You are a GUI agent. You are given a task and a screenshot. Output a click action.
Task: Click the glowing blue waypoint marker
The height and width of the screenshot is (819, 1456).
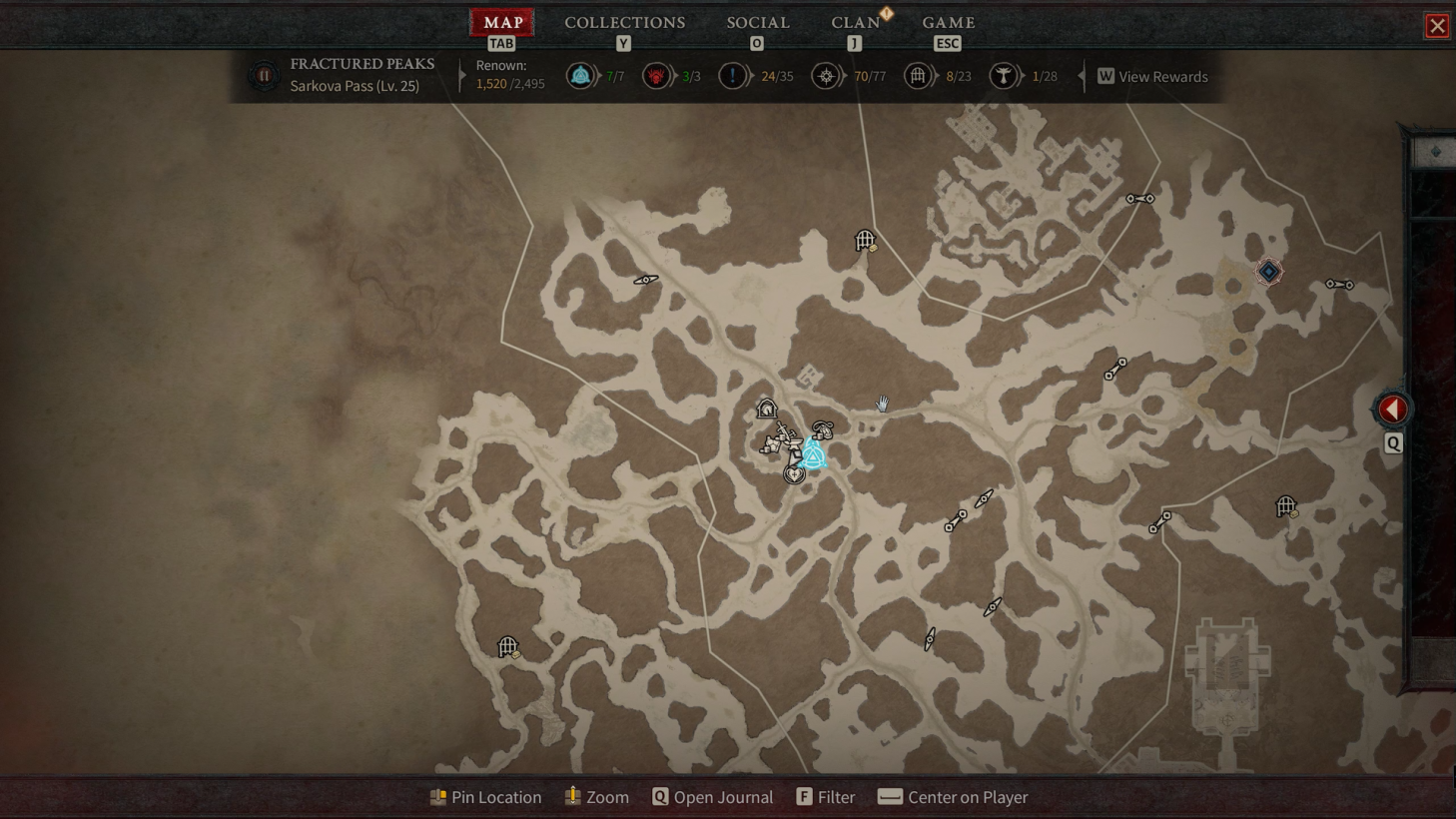coord(813,456)
